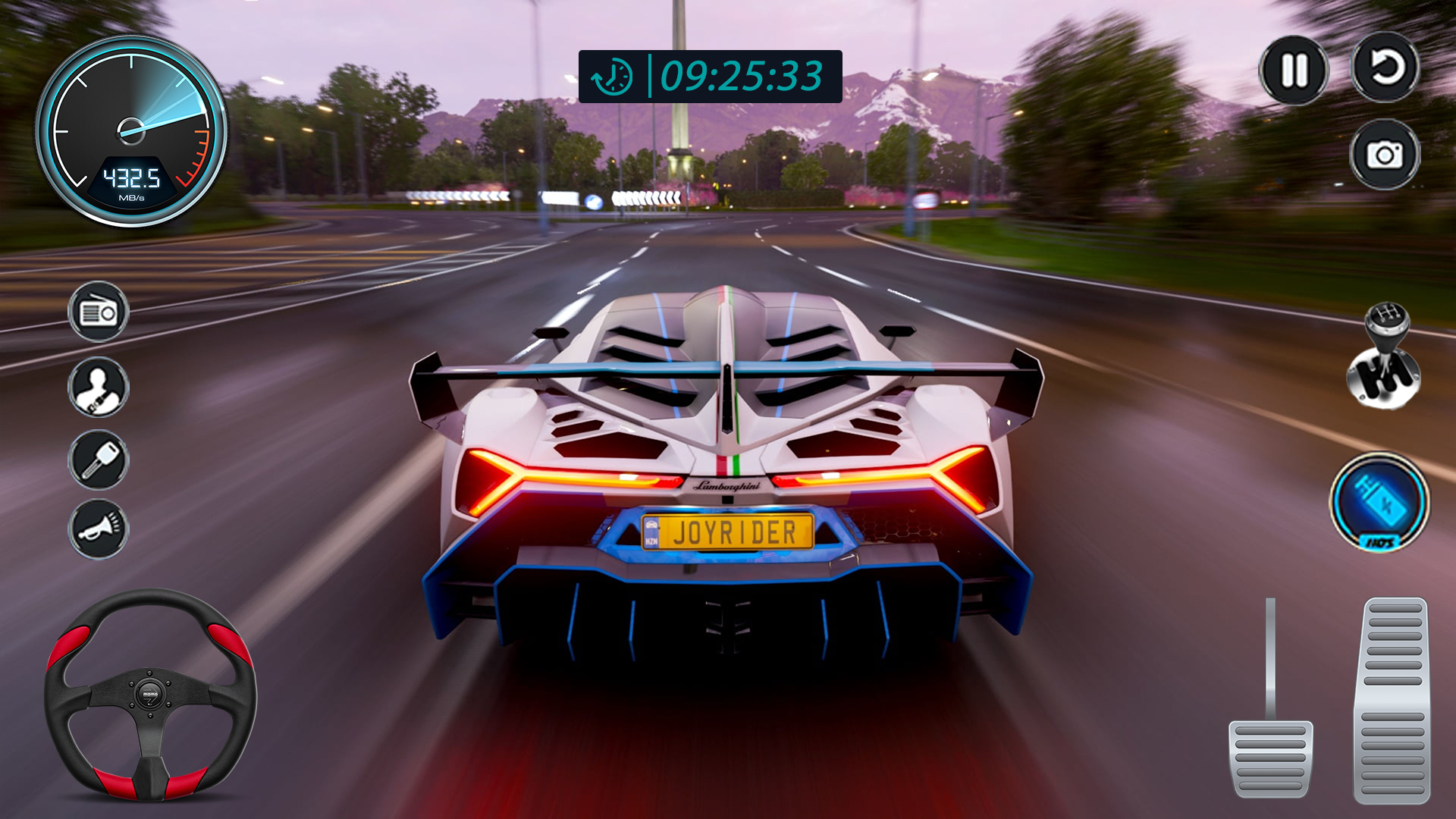Tap the timer showing 09:25:33
Screen dimensions: 1456x819
click(739, 74)
